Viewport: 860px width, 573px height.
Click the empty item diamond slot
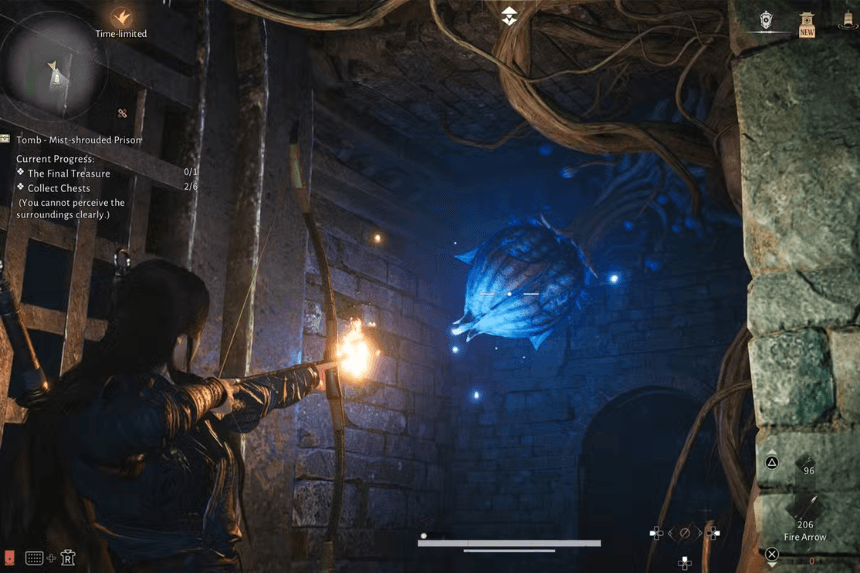click(809, 558)
